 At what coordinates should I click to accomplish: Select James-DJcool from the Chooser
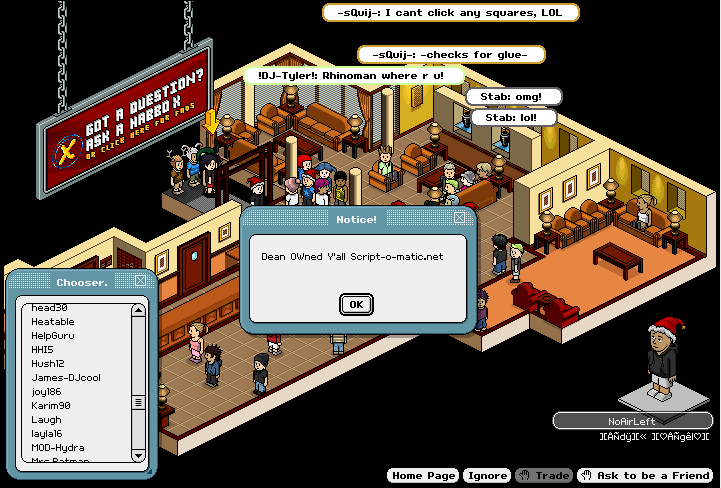(x=65, y=378)
